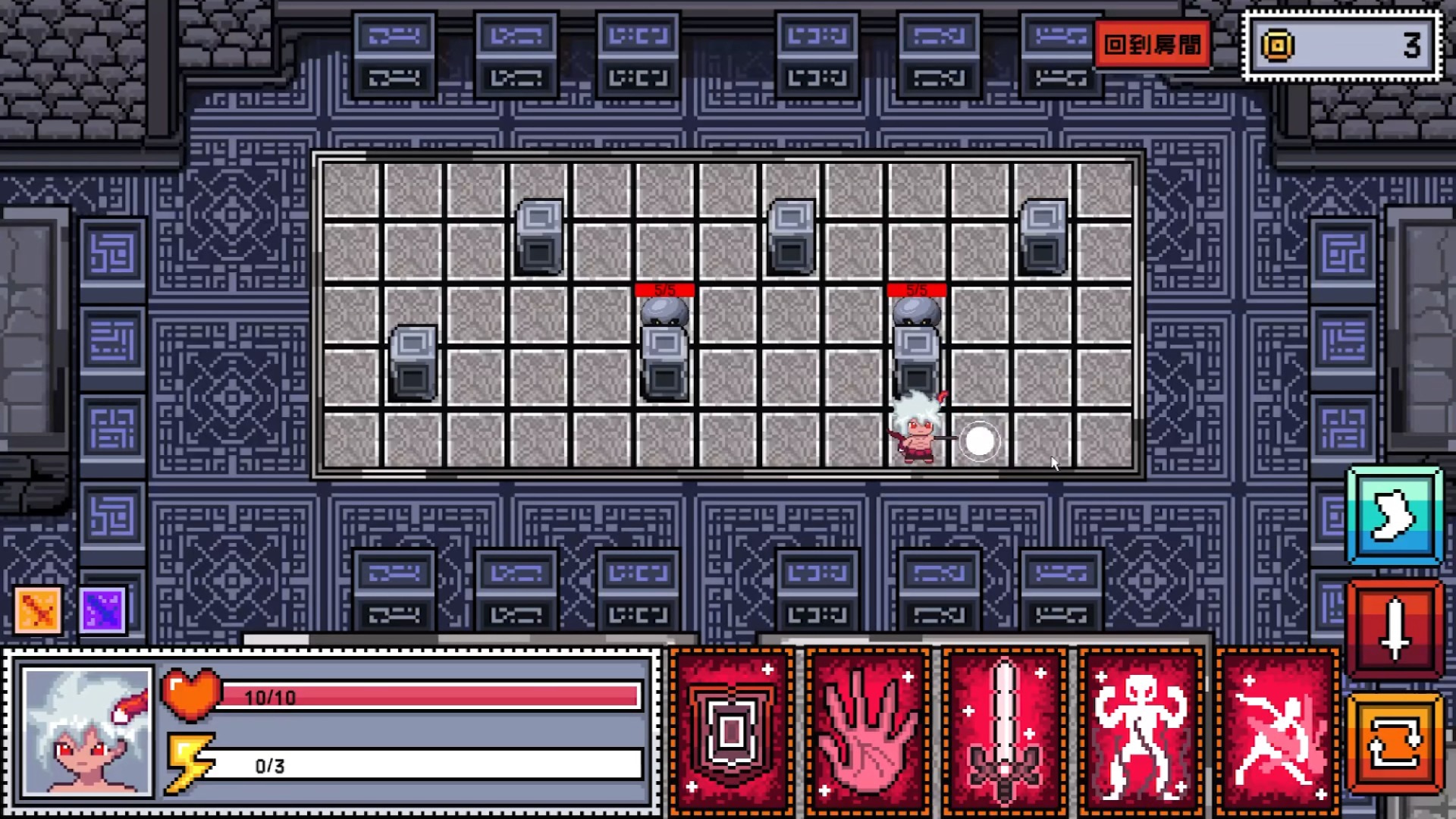This screenshot has height=819, width=1456.
Task: Choose the red sword attack button
Action: tap(1394, 629)
